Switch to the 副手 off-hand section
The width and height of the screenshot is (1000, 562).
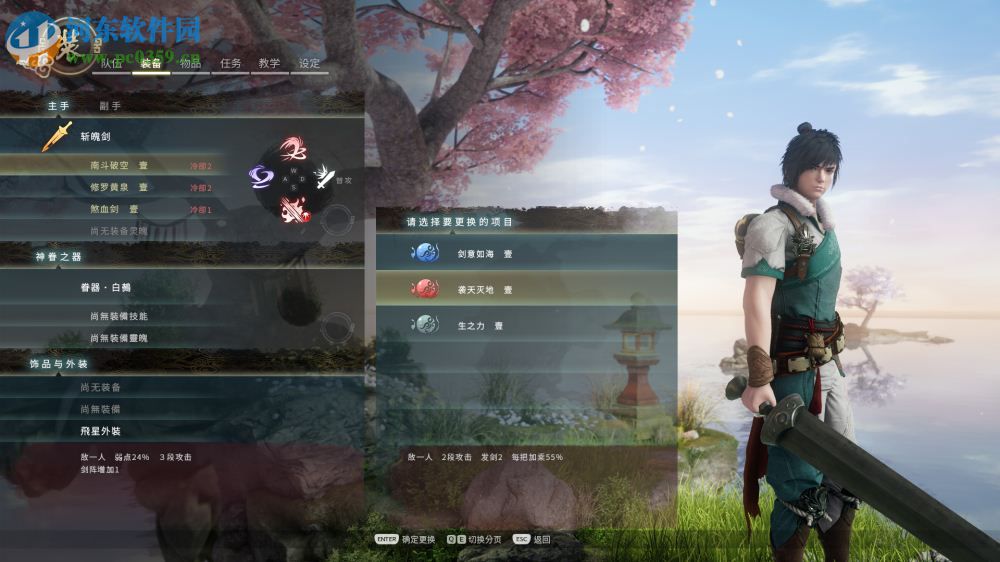tap(110, 105)
